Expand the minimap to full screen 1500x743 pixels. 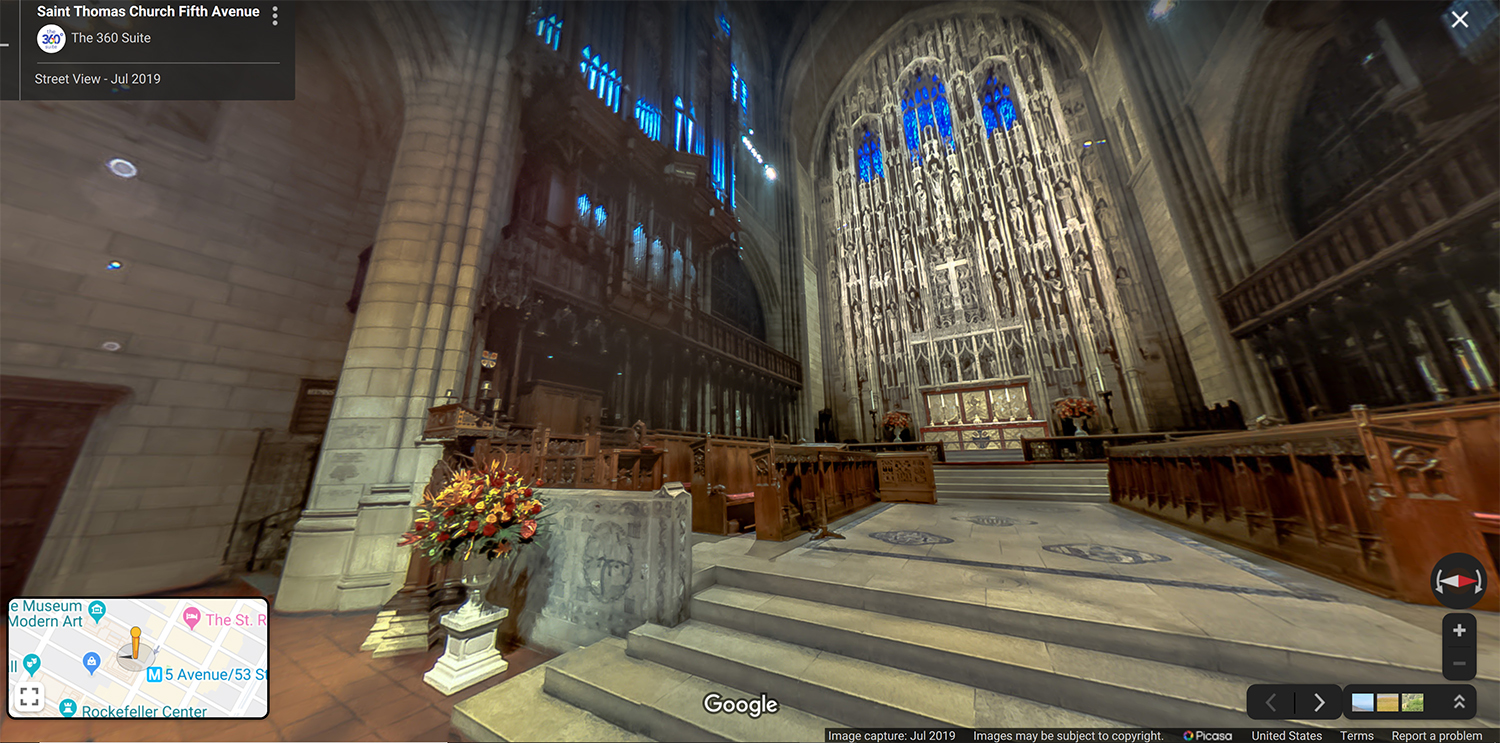(29, 697)
